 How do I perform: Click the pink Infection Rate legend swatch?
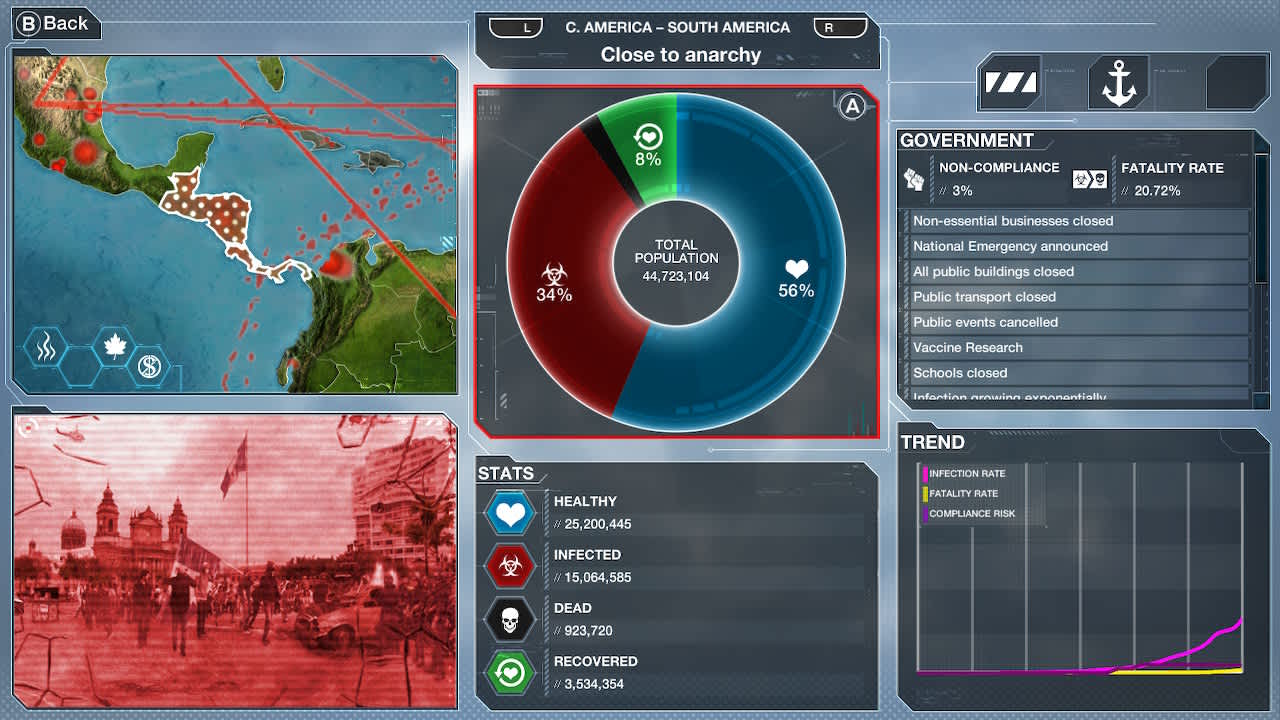(926, 473)
